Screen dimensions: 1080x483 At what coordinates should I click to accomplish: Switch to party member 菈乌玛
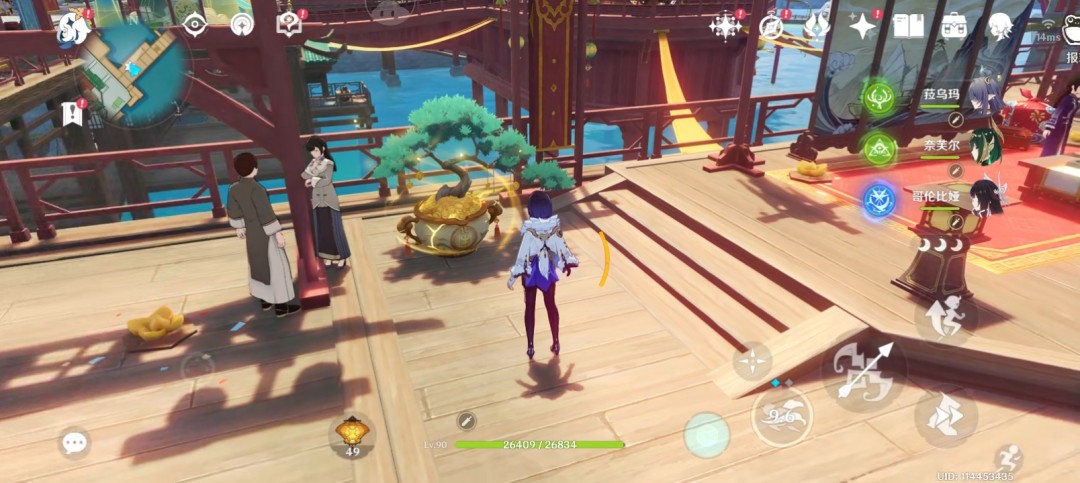point(878,97)
